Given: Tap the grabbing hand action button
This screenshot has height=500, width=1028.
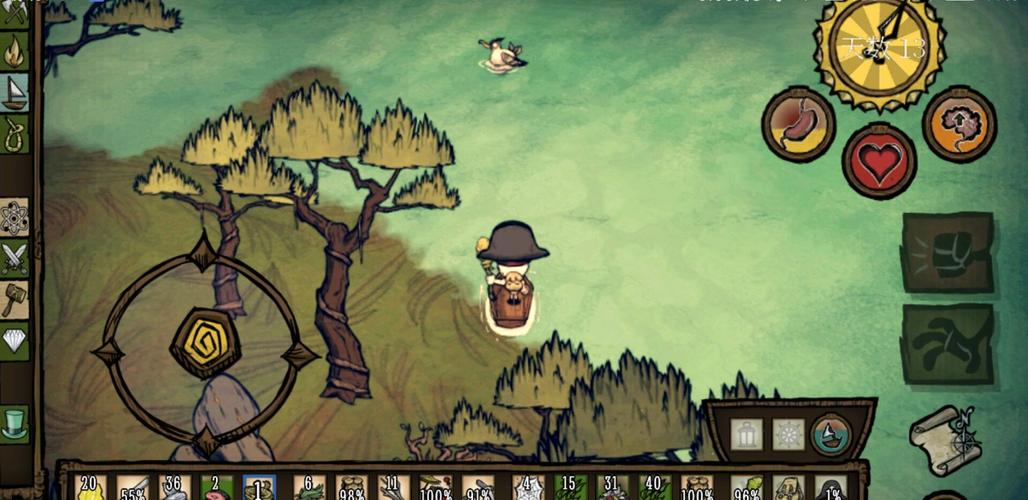Looking at the screenshot, I should pyautogui.click(x=946, y=344).
